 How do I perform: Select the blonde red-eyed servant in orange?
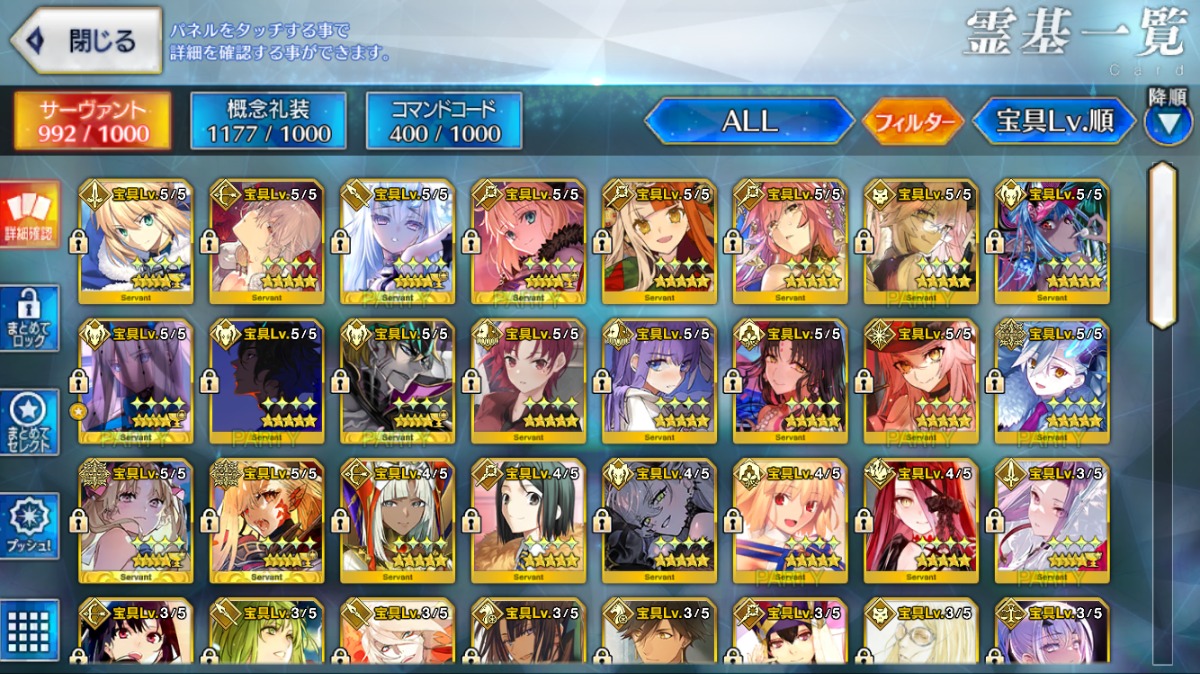790,520
